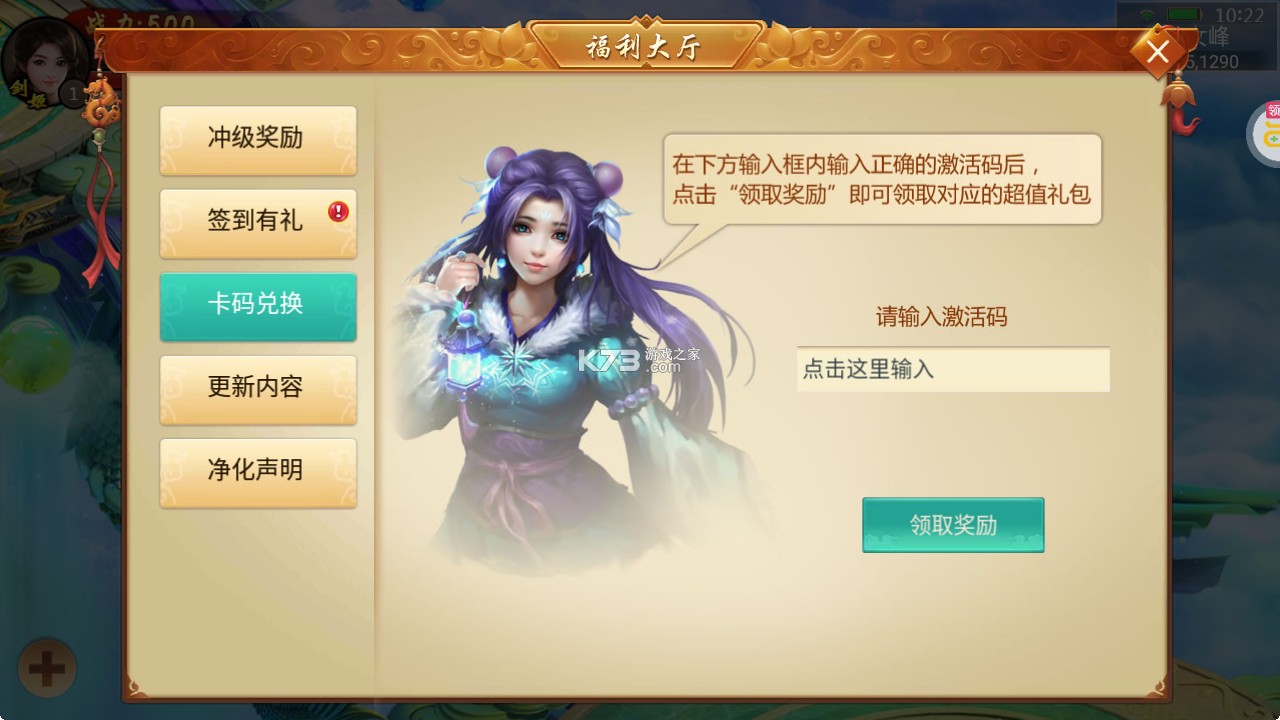Screen dimensions: 1280x720
Task: Switch to the 冲级奖励 tab
Action: pos(258,140)
